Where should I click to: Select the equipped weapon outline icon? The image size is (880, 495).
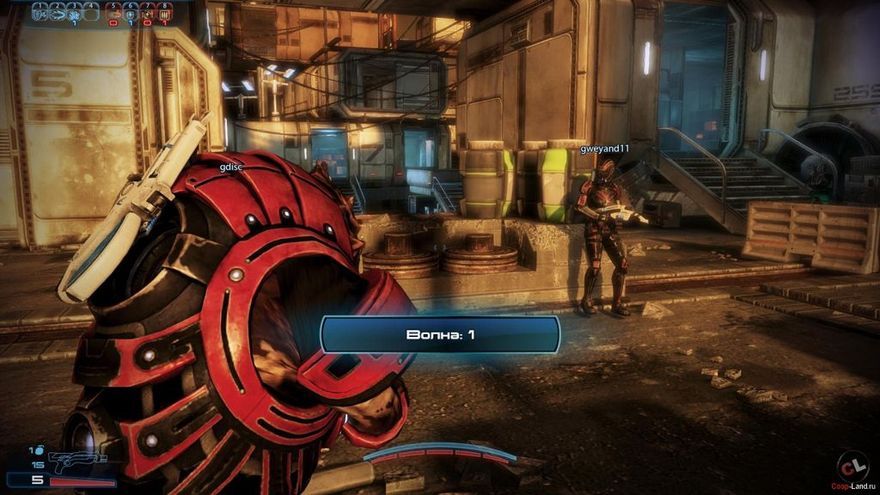click(x=77, y=461)
